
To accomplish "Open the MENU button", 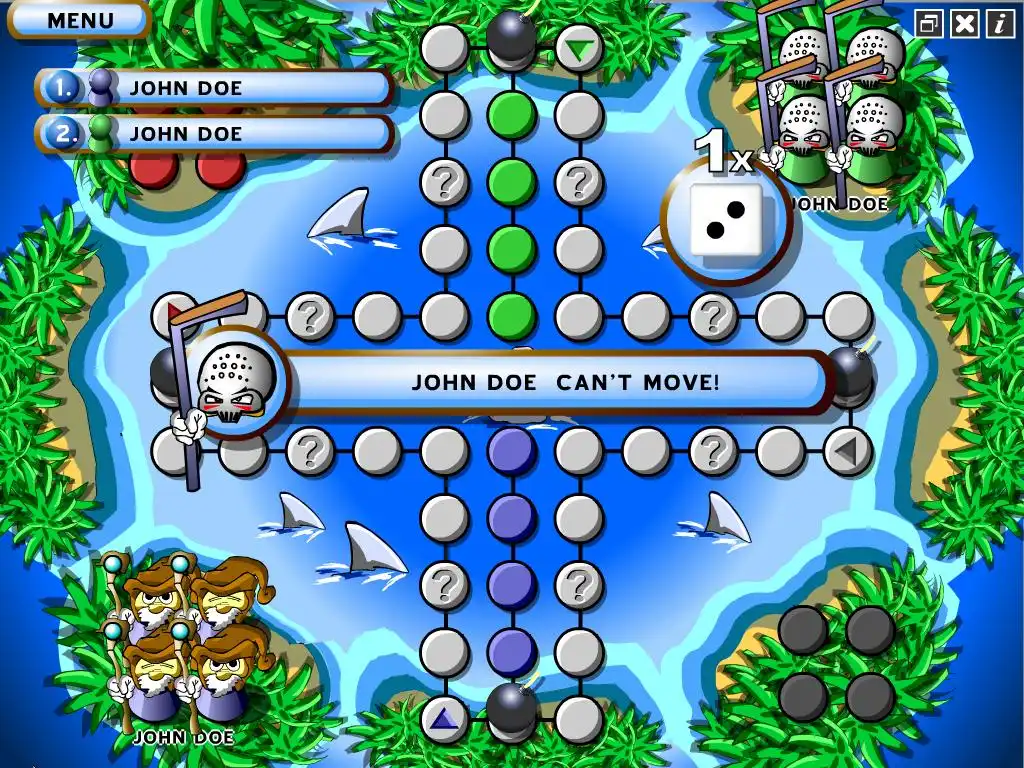I will (81, 19).
